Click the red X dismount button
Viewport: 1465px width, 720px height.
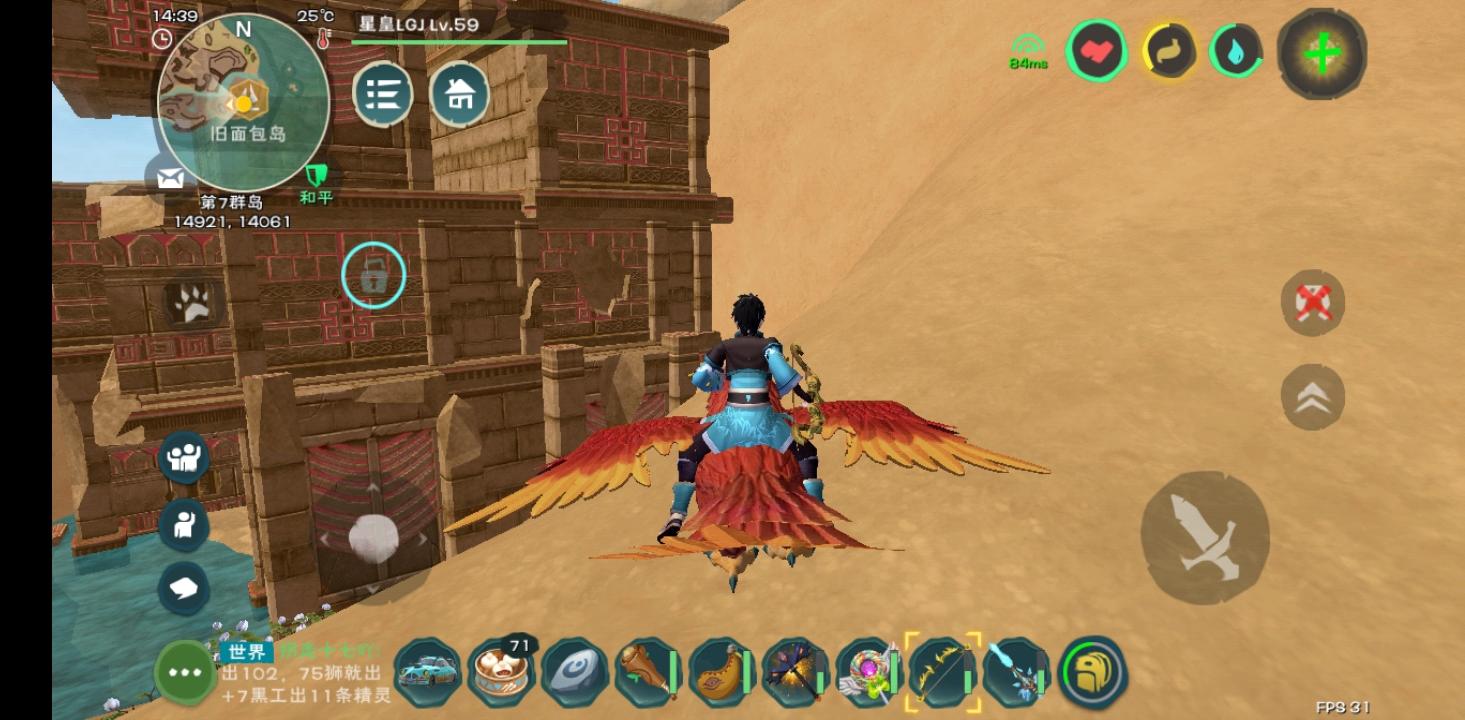point(1312,302)
